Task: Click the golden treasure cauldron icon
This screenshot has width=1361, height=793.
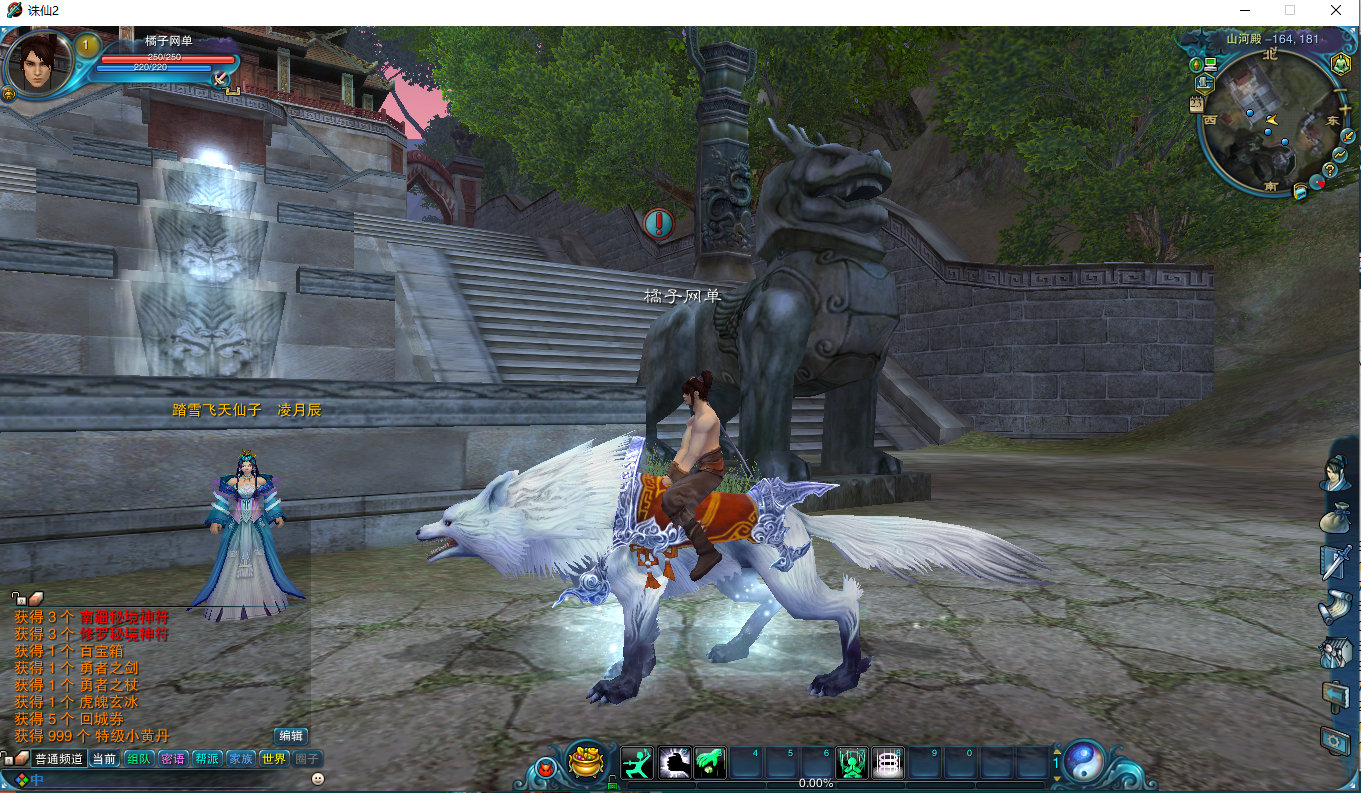Action: pos(584,763)
